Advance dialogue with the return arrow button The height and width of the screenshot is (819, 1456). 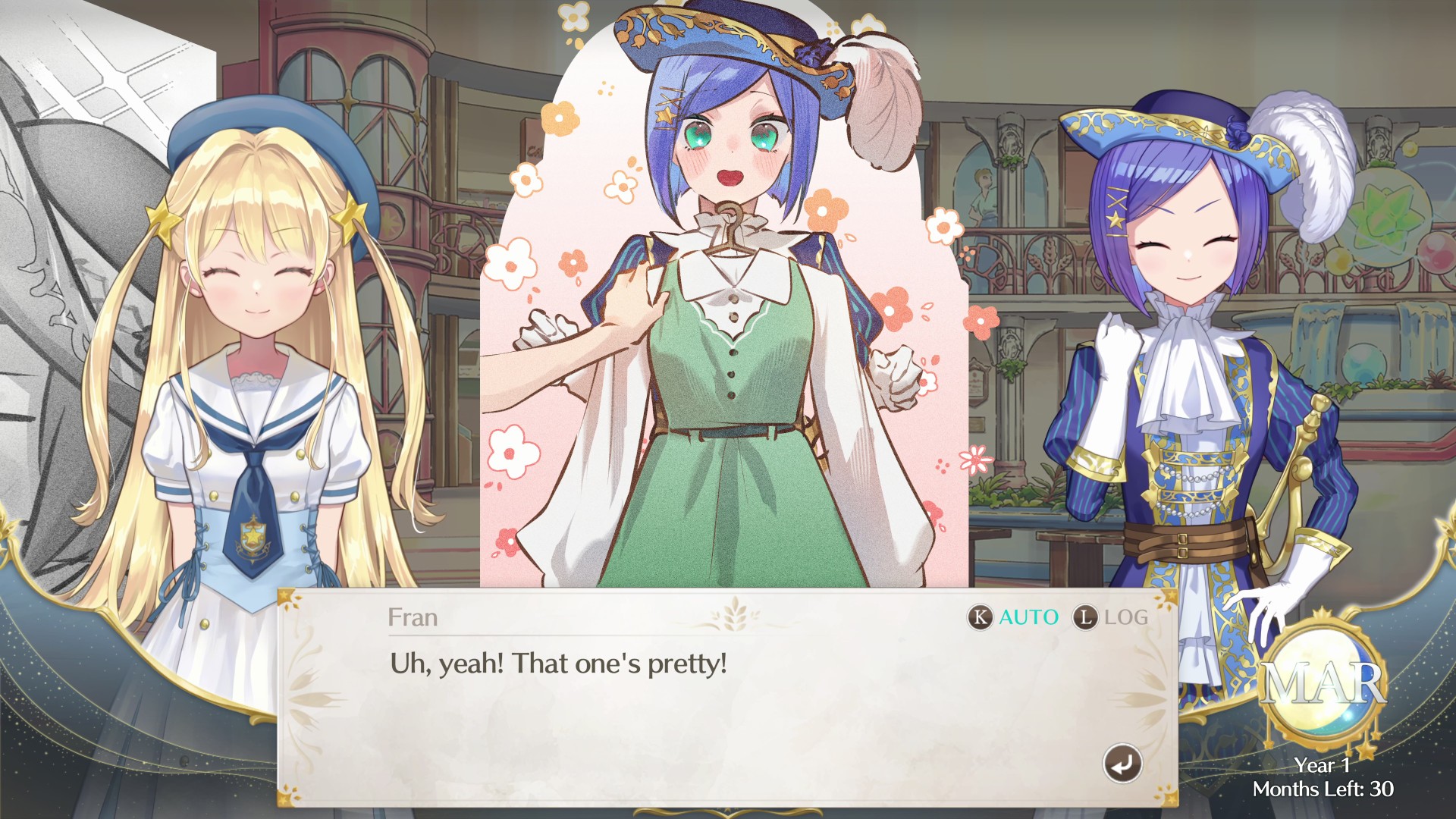(x=1122, y=763)
